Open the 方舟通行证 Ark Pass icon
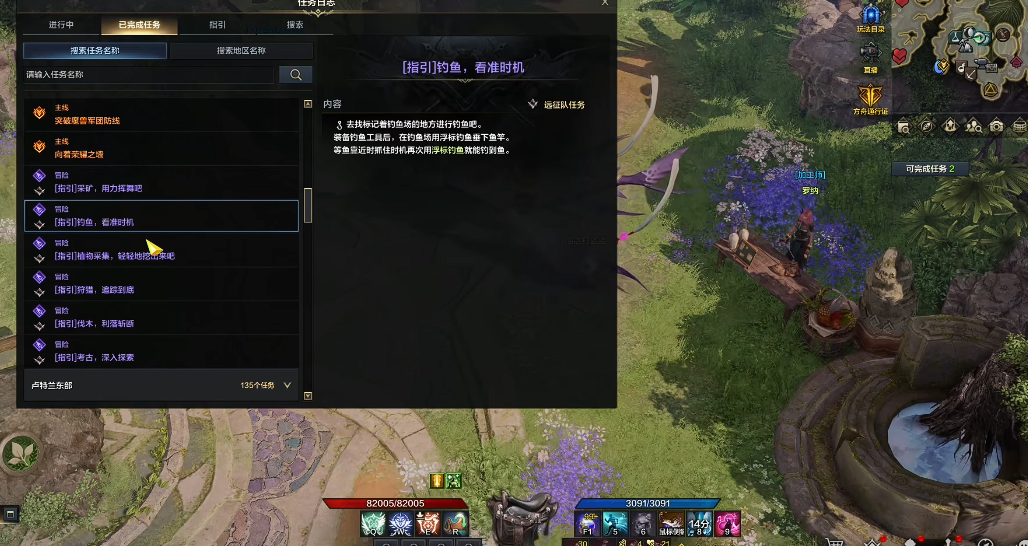 click(870, 97)
